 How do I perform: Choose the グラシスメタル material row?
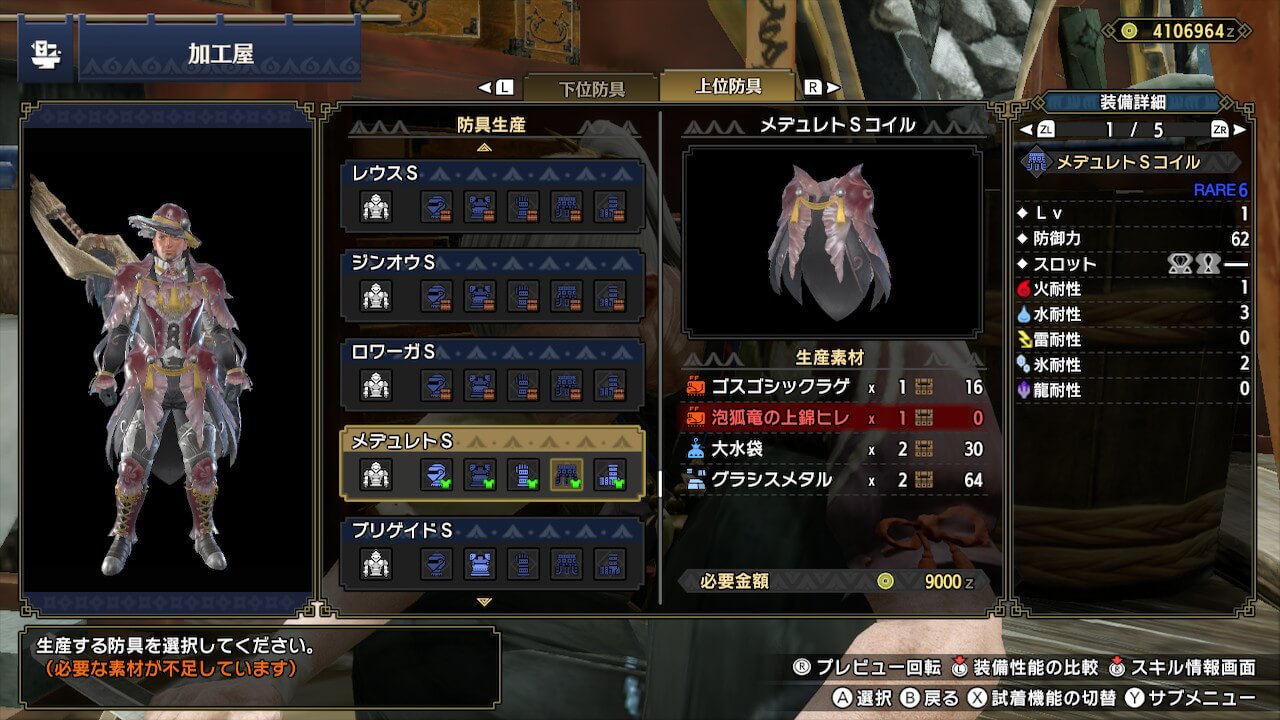point(835,480)
